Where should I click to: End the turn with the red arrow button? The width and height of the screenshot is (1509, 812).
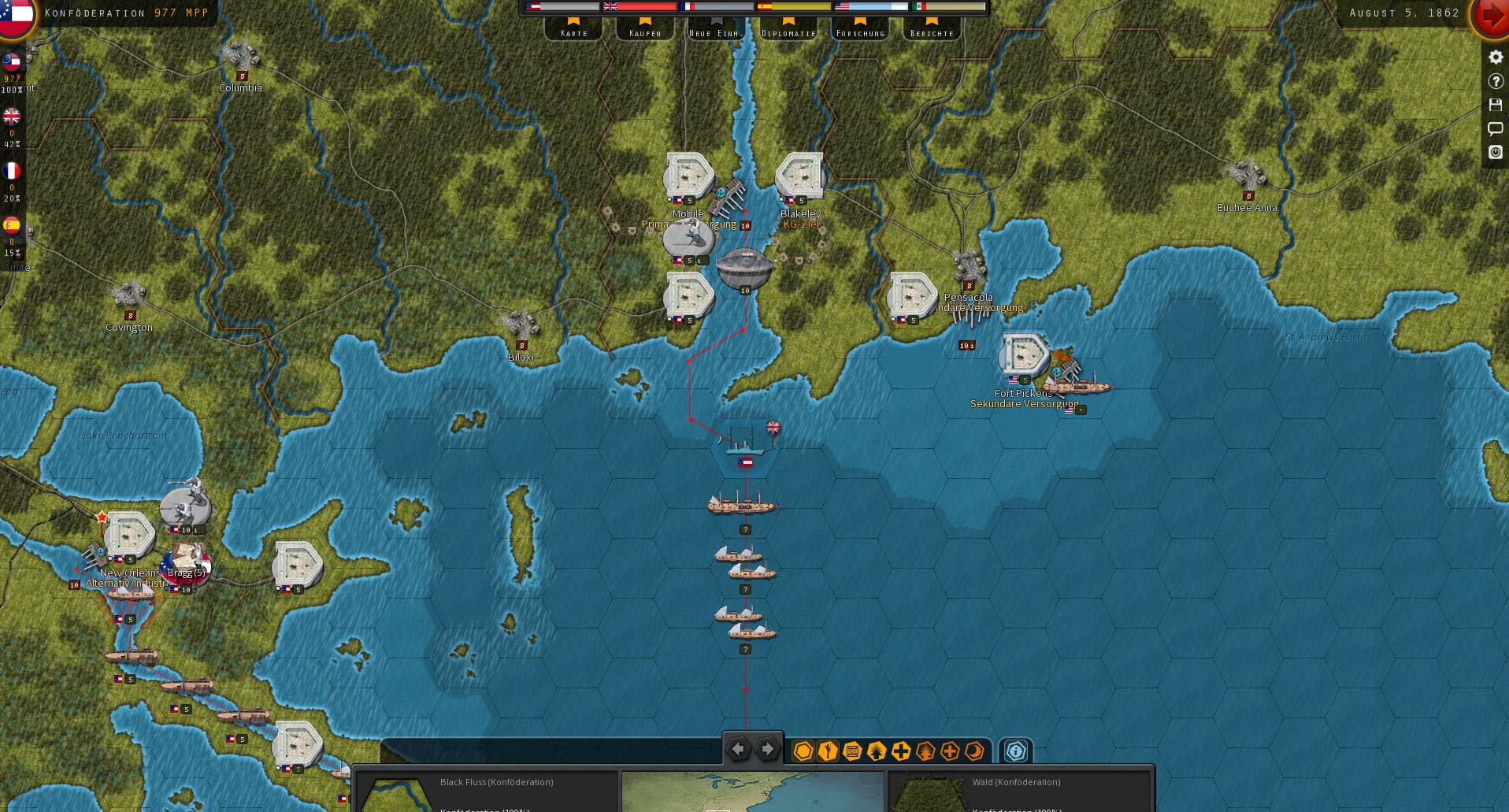pos(1491,16)
